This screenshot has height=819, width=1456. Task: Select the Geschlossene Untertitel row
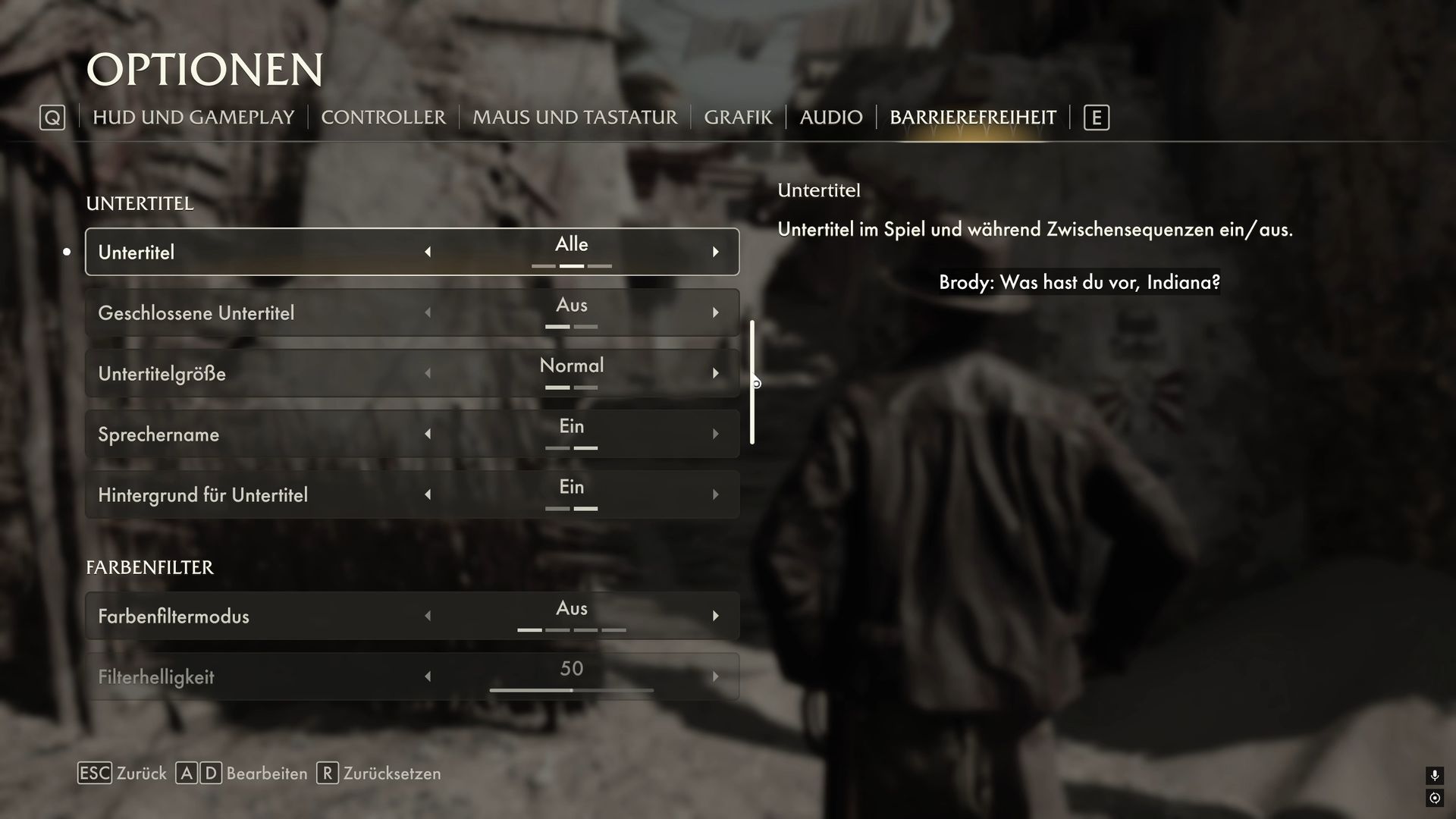tap(227, 312)
